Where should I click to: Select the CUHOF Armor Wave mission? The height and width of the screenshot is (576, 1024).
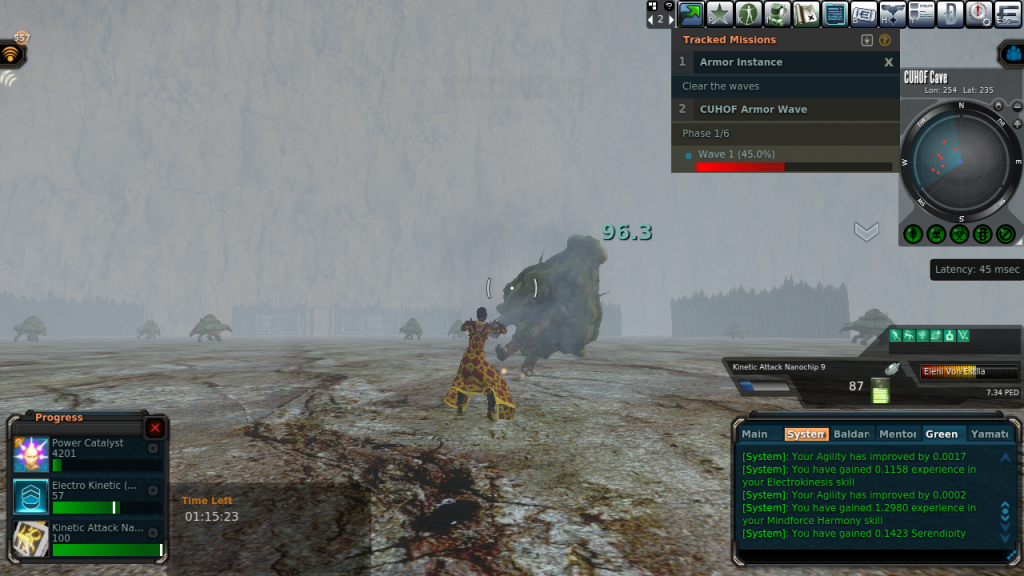click(753, 109)
